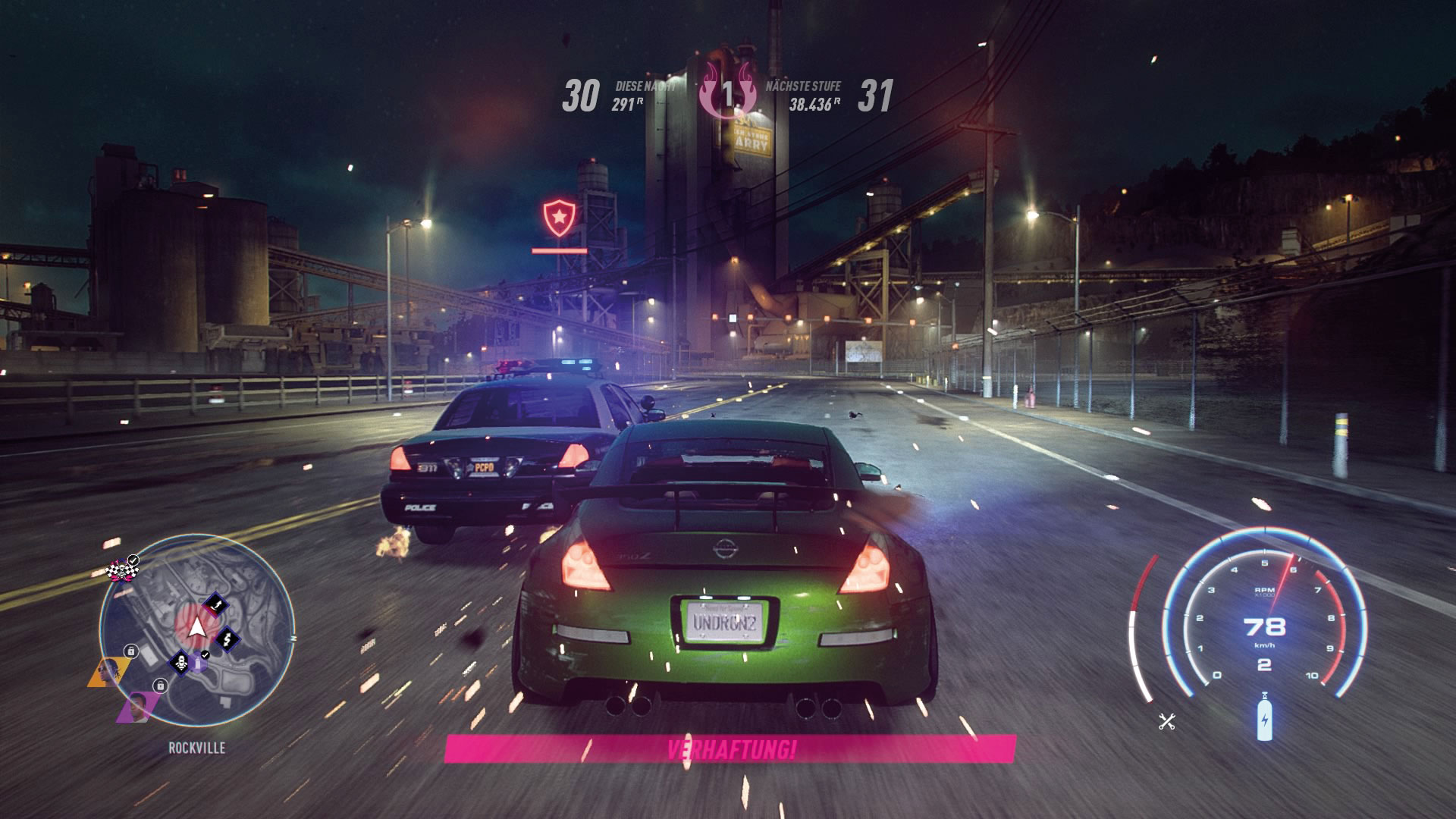Activate the nitrous bottle icon
The width and height of the screenshot is (1456, 819).
[1264, 717]
